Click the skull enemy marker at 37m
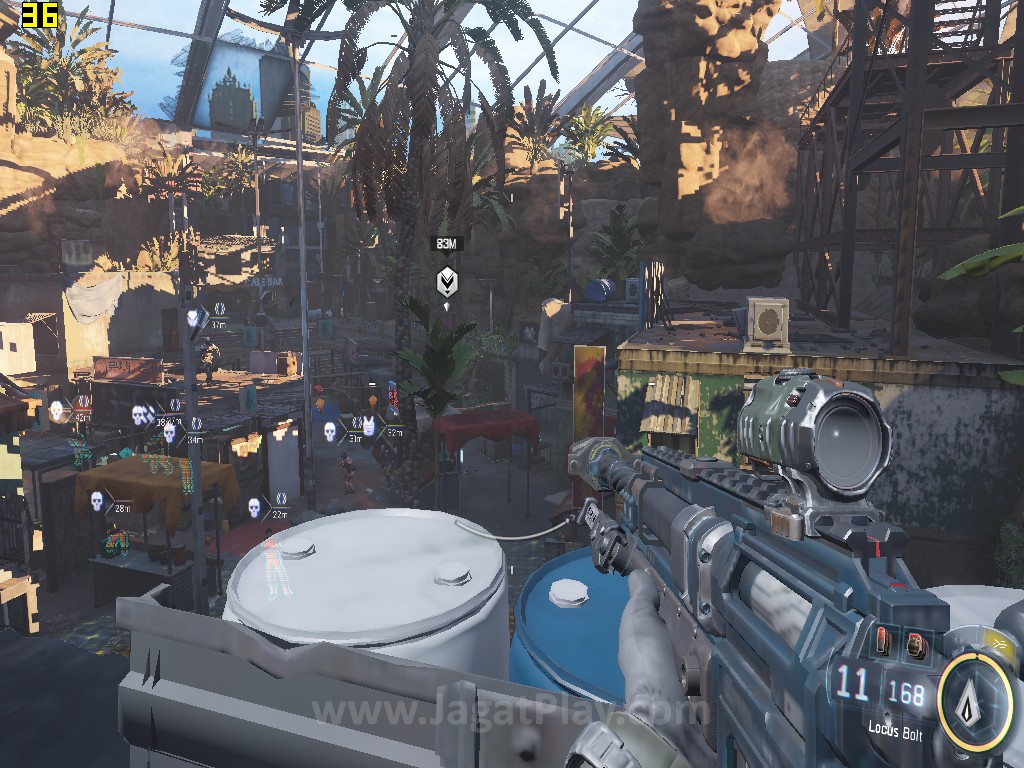This screenshot has height=768, width=1024. [x=192, y=318]
